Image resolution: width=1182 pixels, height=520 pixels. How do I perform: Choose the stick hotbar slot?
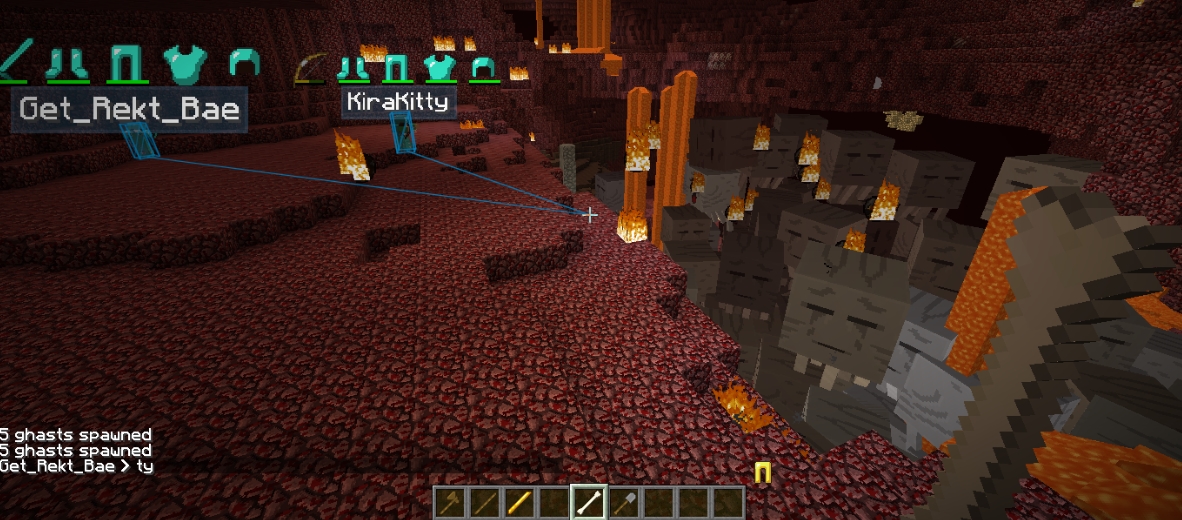pyautogui.click(x=485, y=502)
